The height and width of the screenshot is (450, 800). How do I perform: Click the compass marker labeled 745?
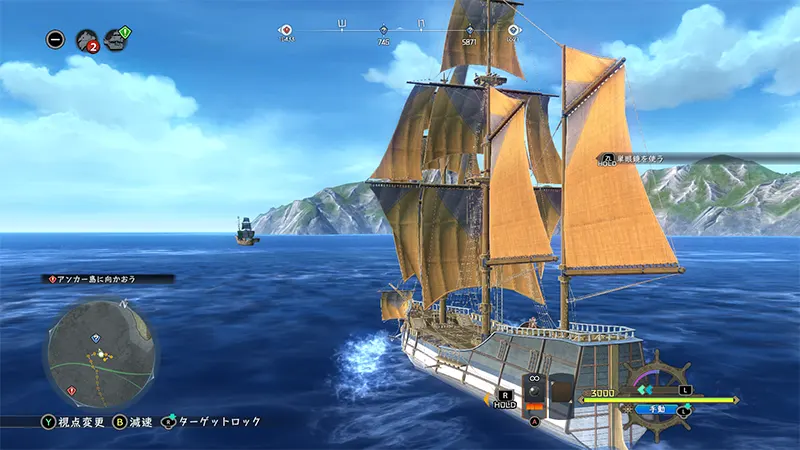[x=384, y=31]
